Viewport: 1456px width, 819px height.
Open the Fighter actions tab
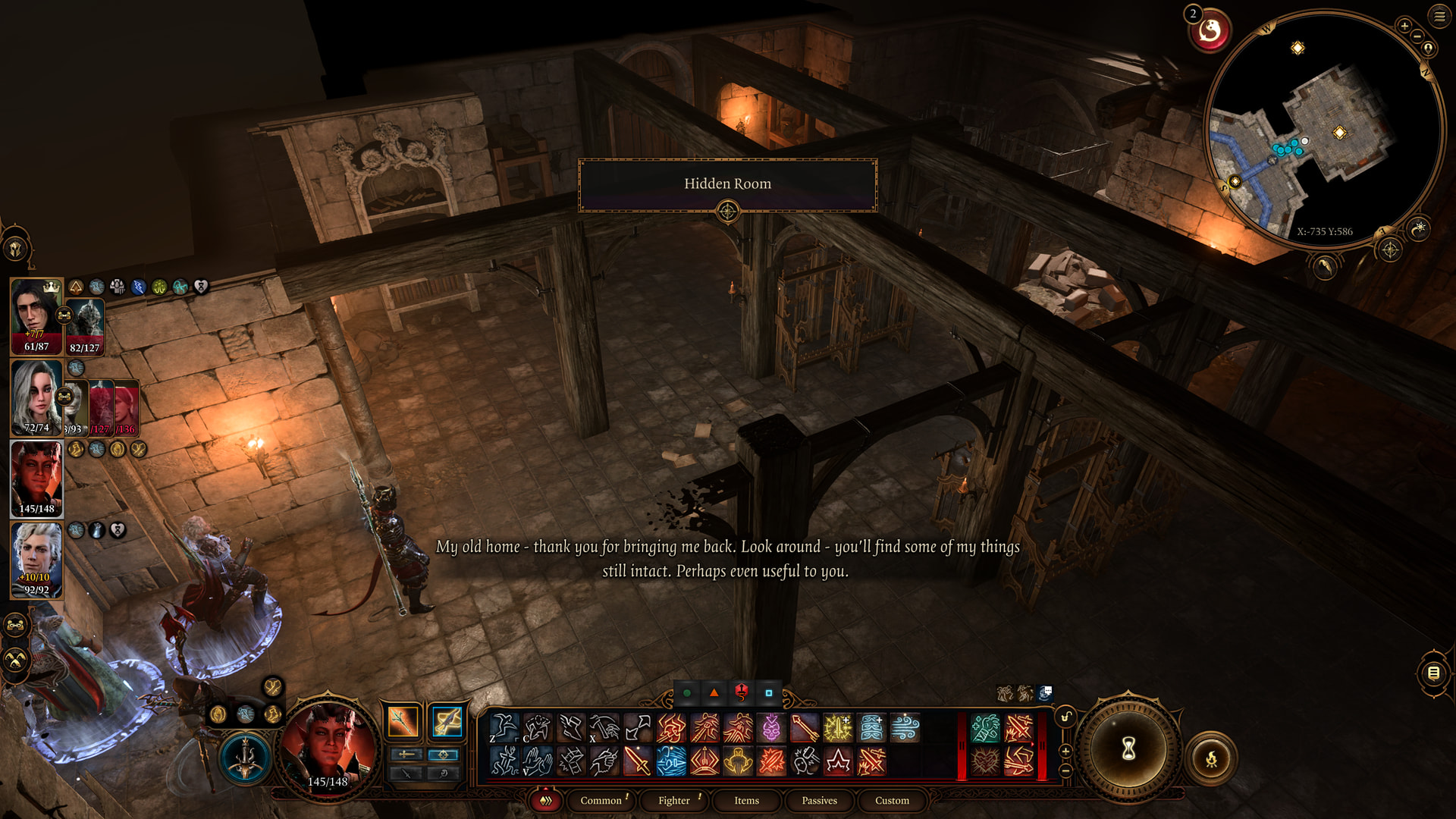(673, 800)
